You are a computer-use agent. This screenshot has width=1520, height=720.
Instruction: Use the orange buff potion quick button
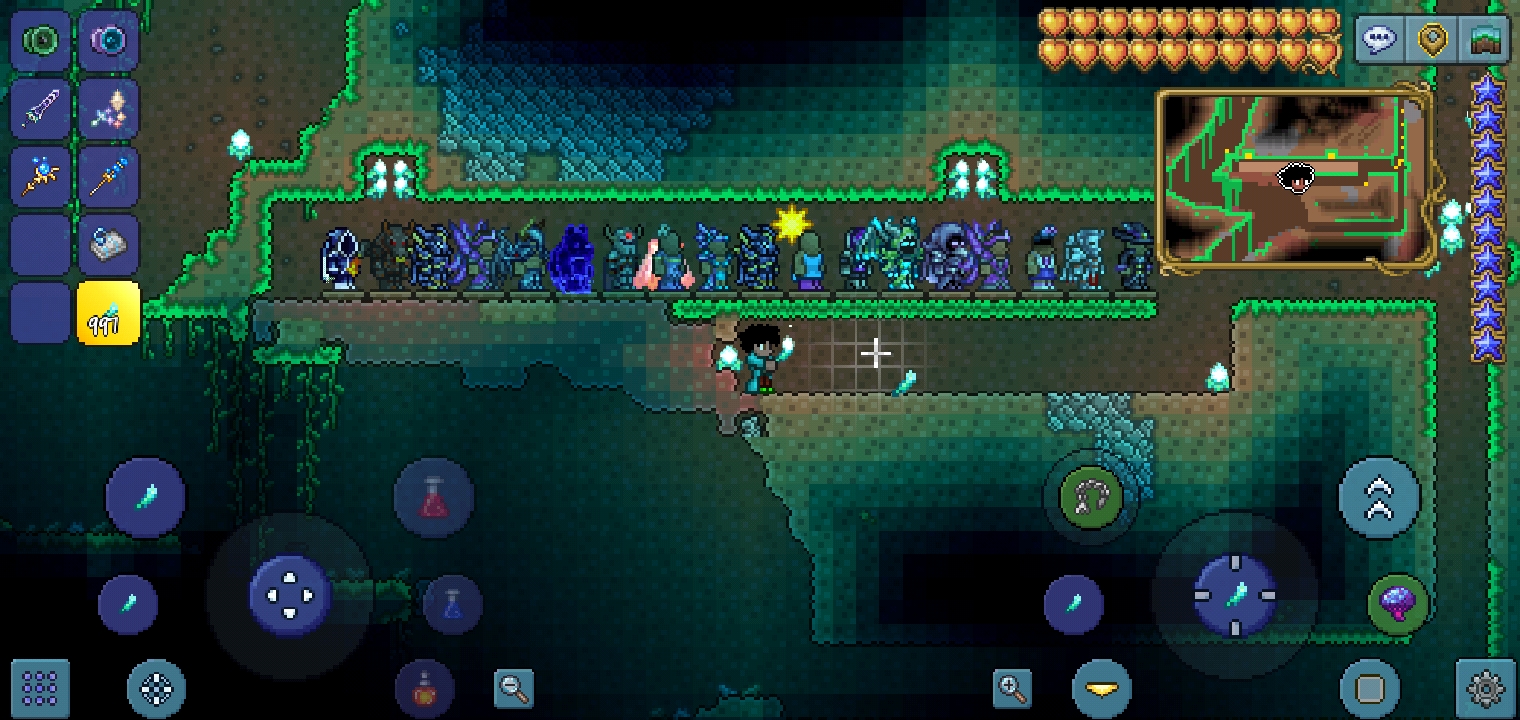(425, 688)
